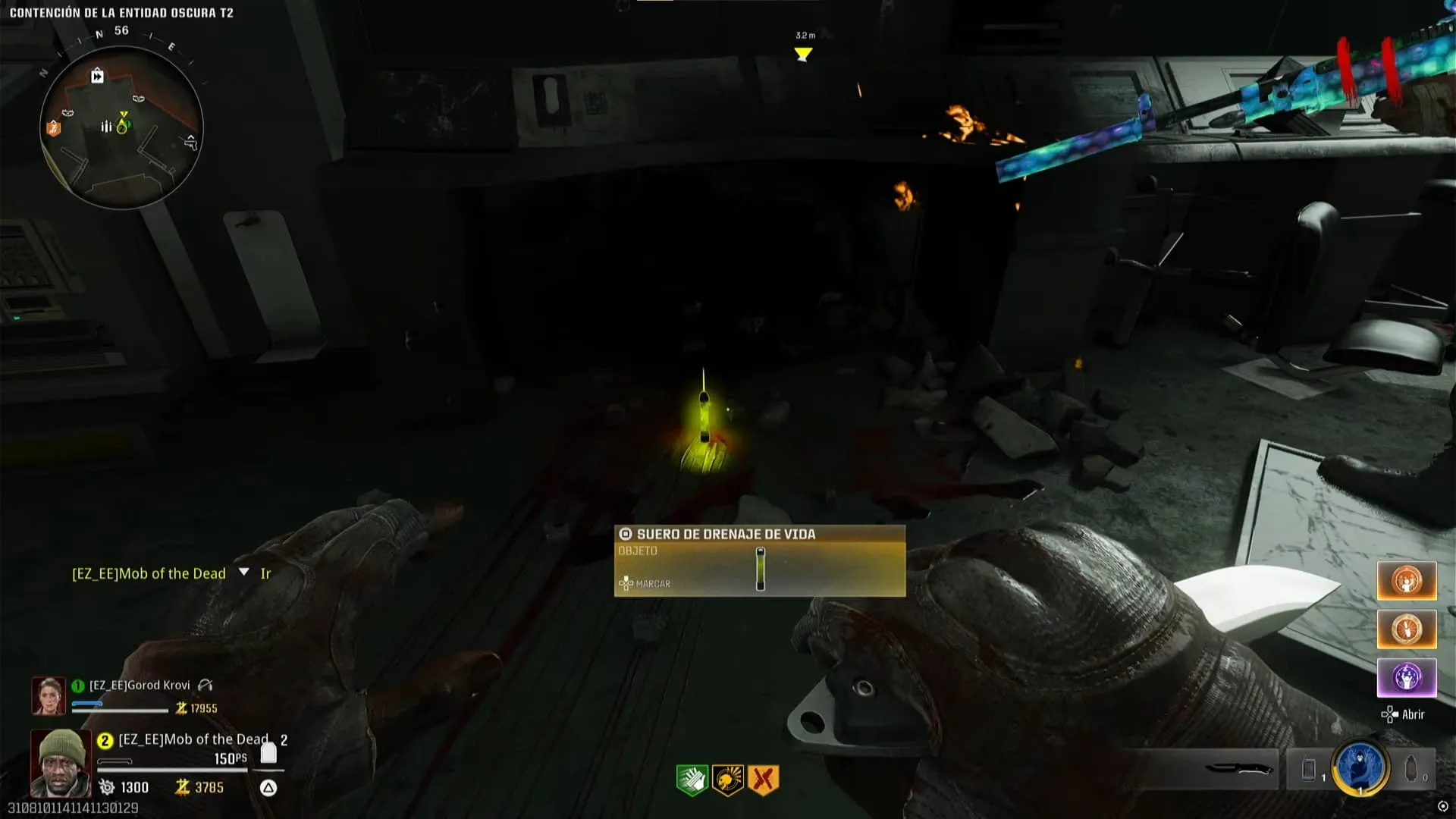Select the lethal grenade slot with count 0

(x=1414, y=769)
